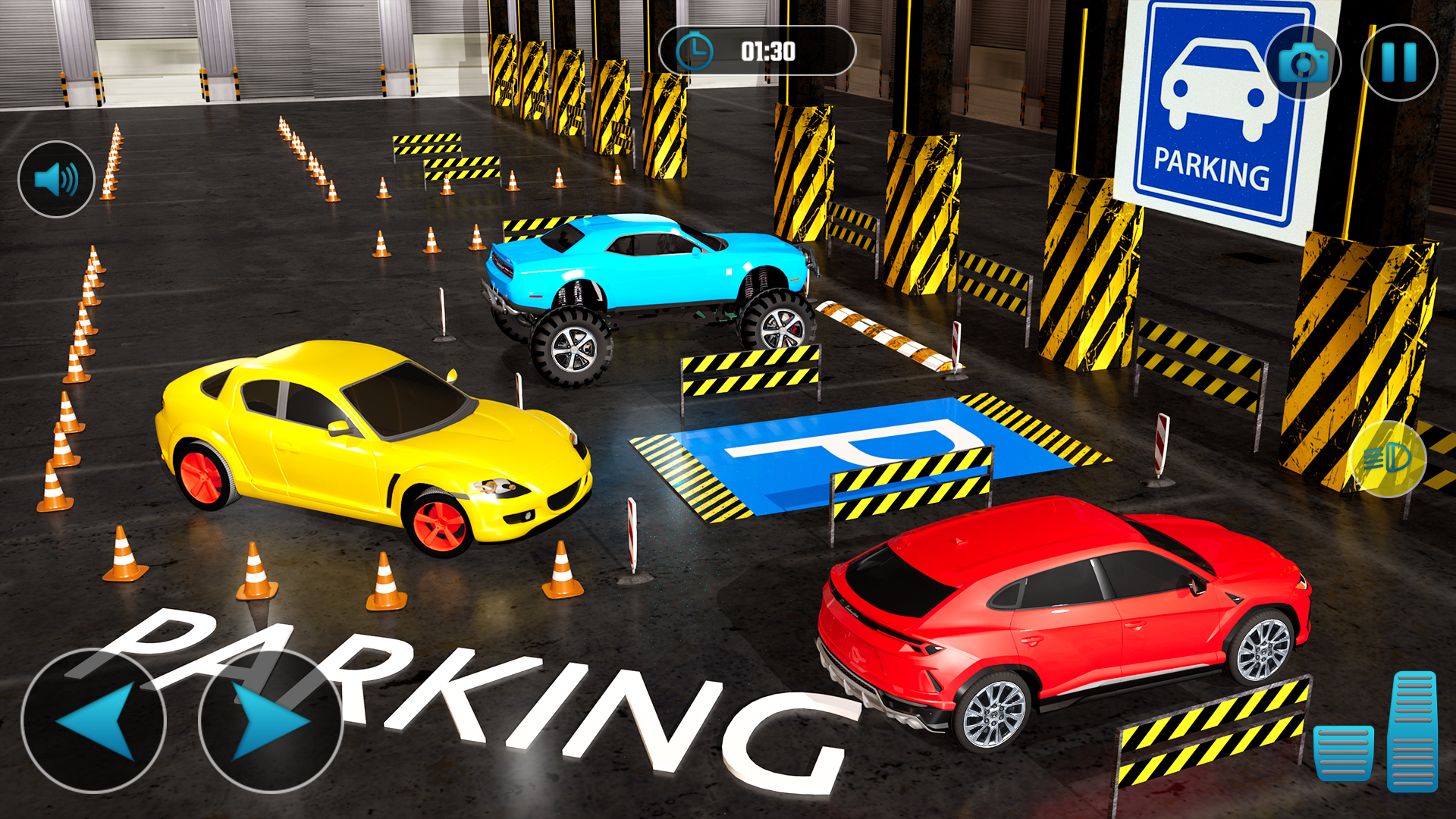
Task: Mute the game audio with the speaker button
Action: coord(55,179)
